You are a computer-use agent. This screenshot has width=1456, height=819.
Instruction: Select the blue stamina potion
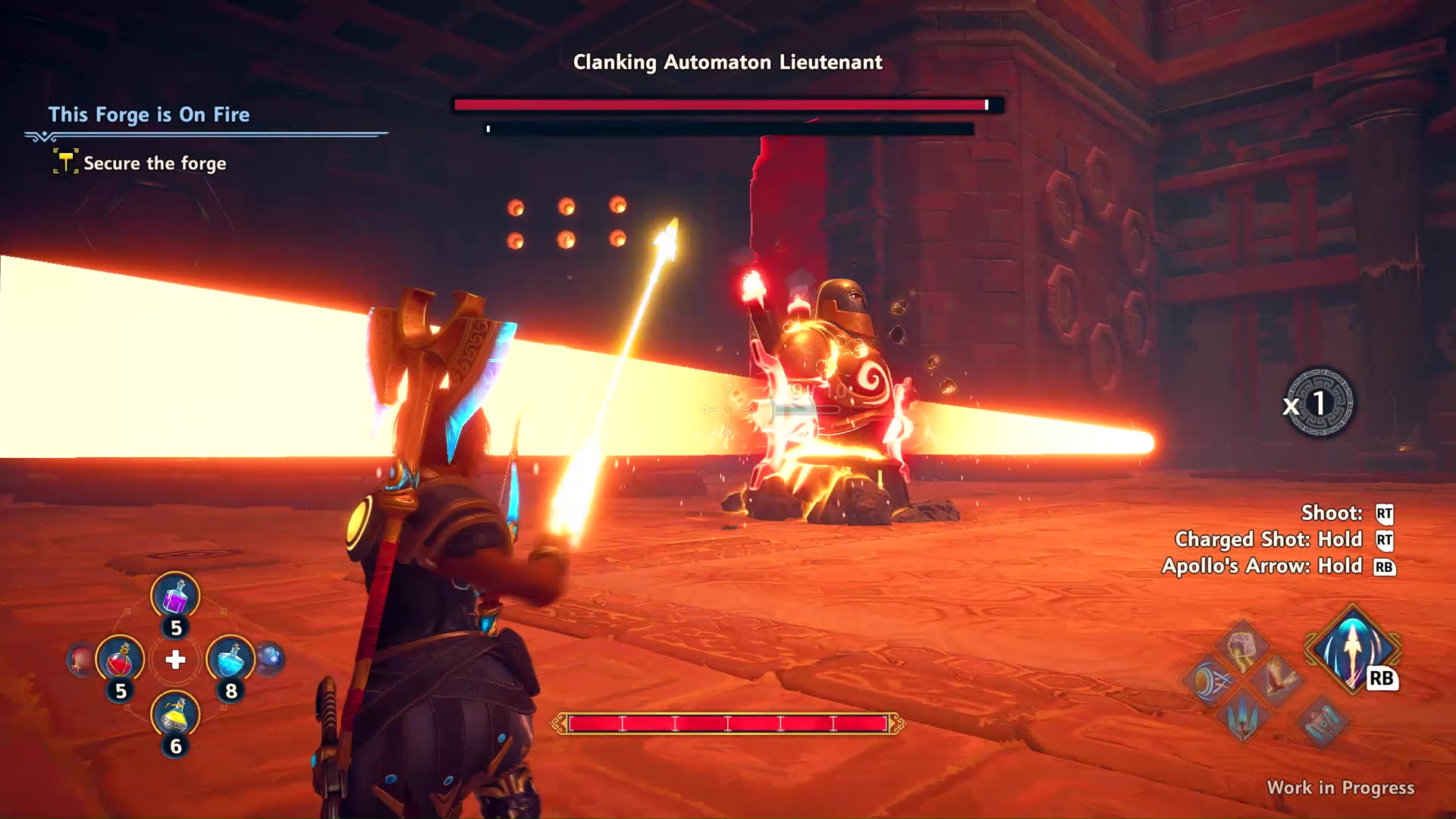tap(230, 659)
